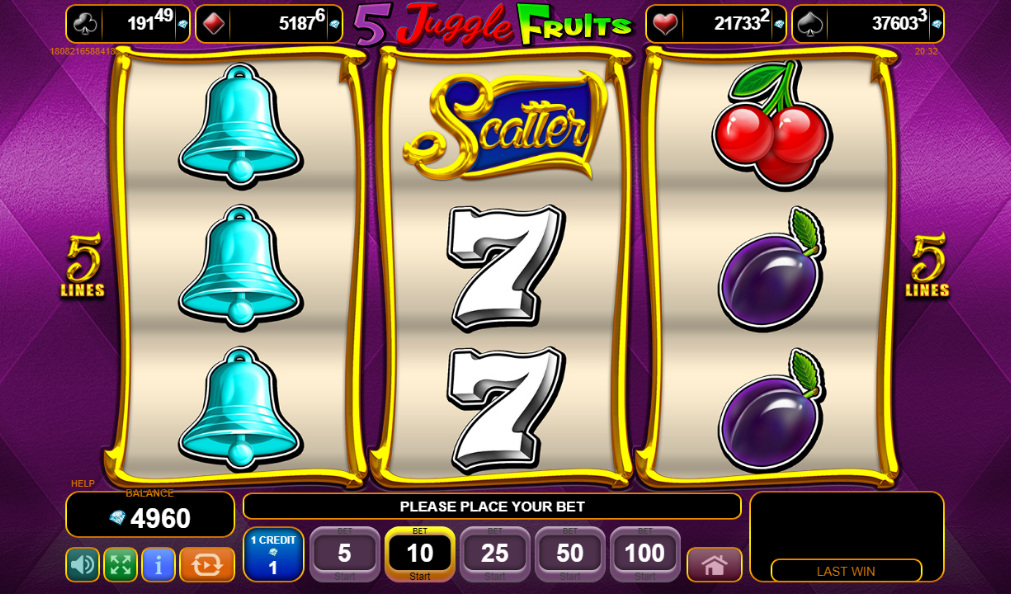The height and width of the screenshot is (594, 1011).
Task: Toggle the sound speaker icon
Action: [x=82, y=565]
